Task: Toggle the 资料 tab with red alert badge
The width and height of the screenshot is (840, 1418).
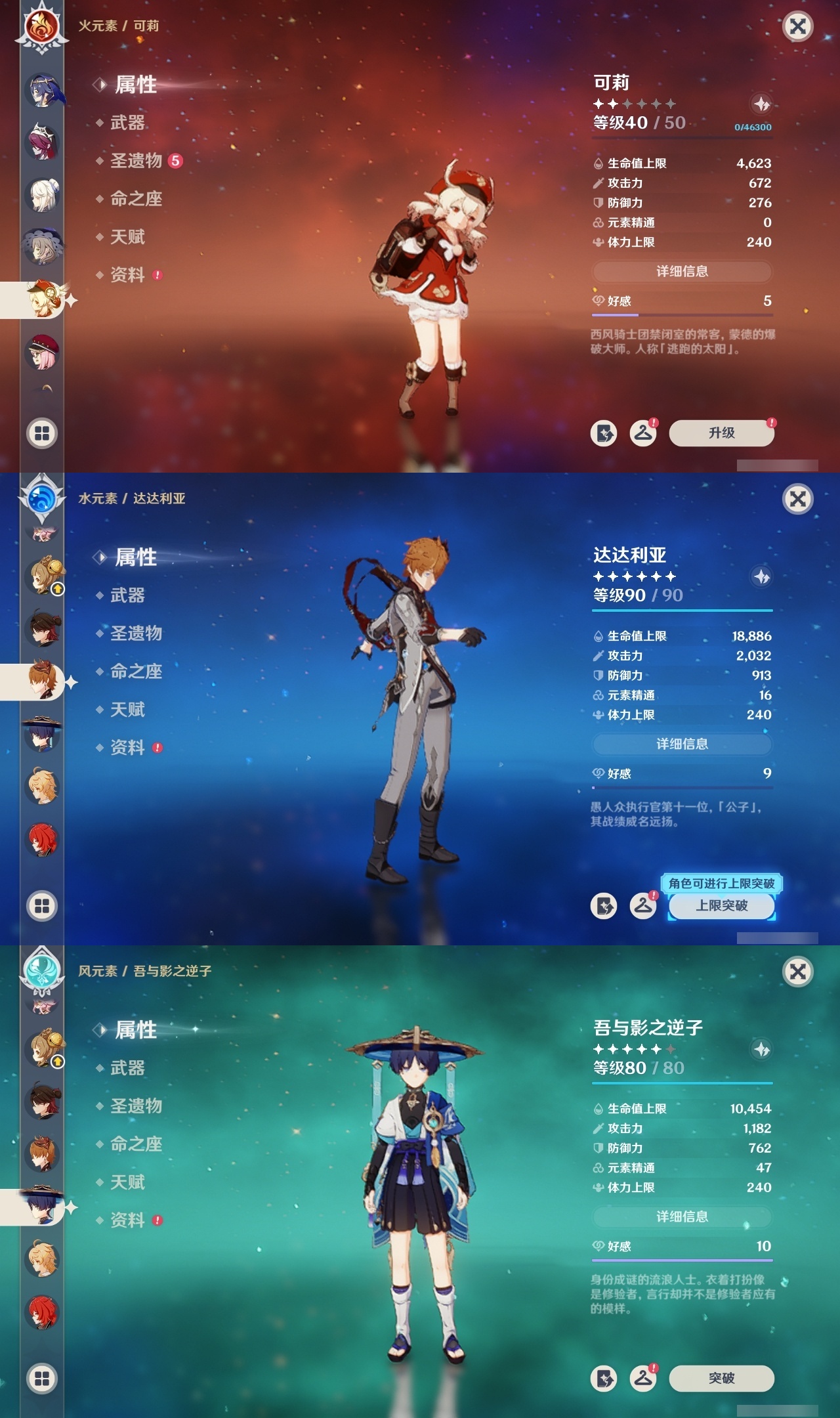Action: [x=129, y=274]
